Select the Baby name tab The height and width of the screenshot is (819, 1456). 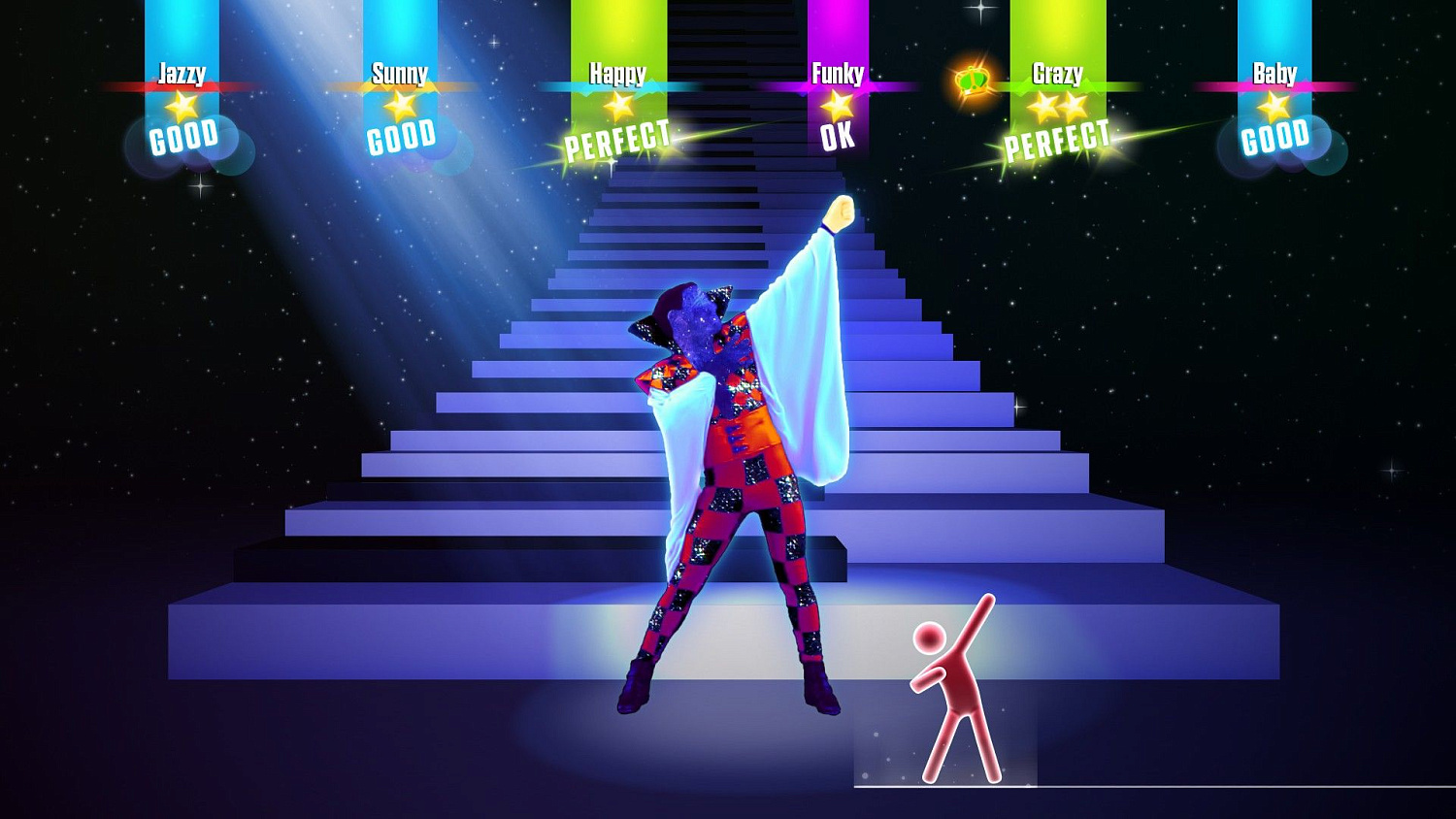click(x=1275, y=73)
